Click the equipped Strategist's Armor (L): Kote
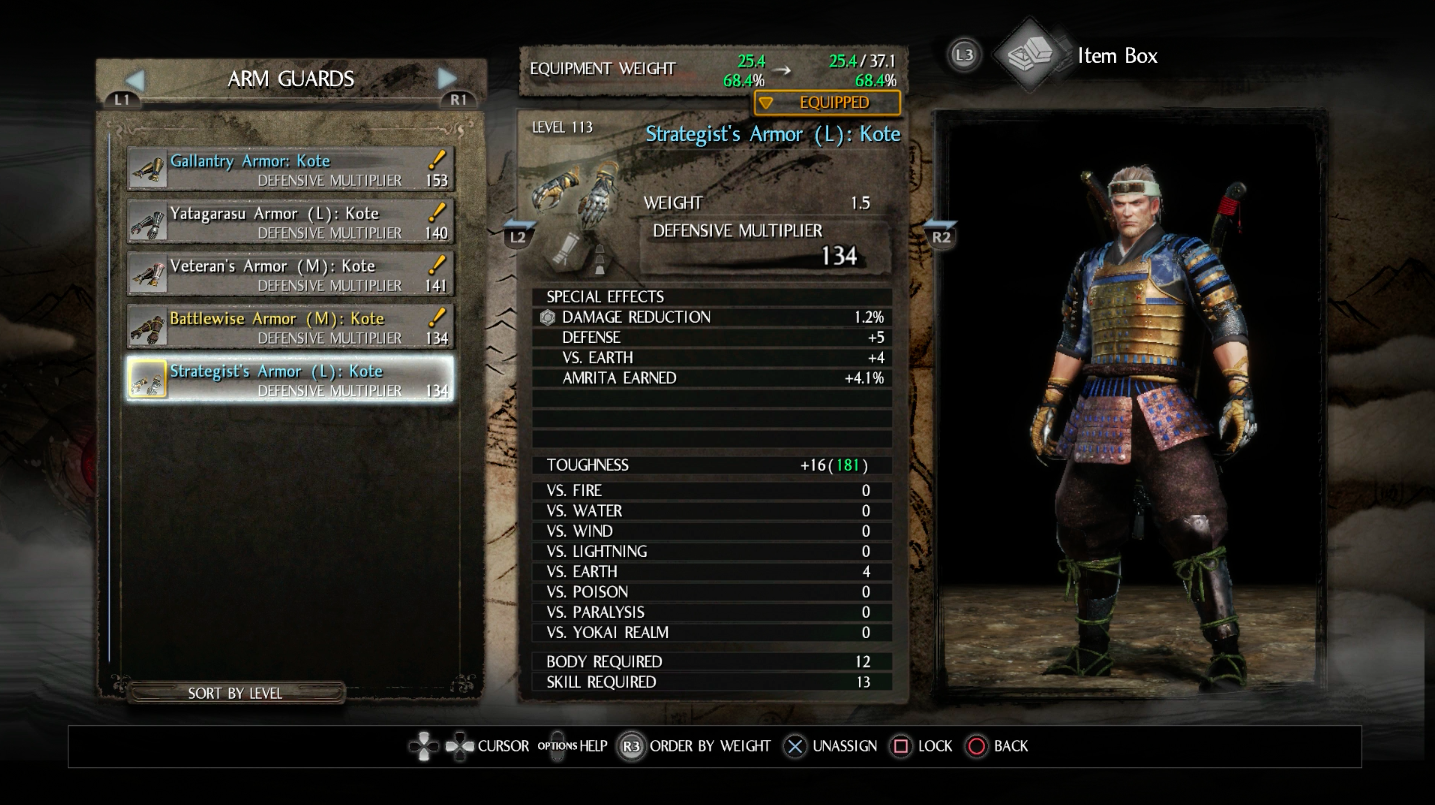The height and width of the screenshot is (805, 1435). pos(290,380)
